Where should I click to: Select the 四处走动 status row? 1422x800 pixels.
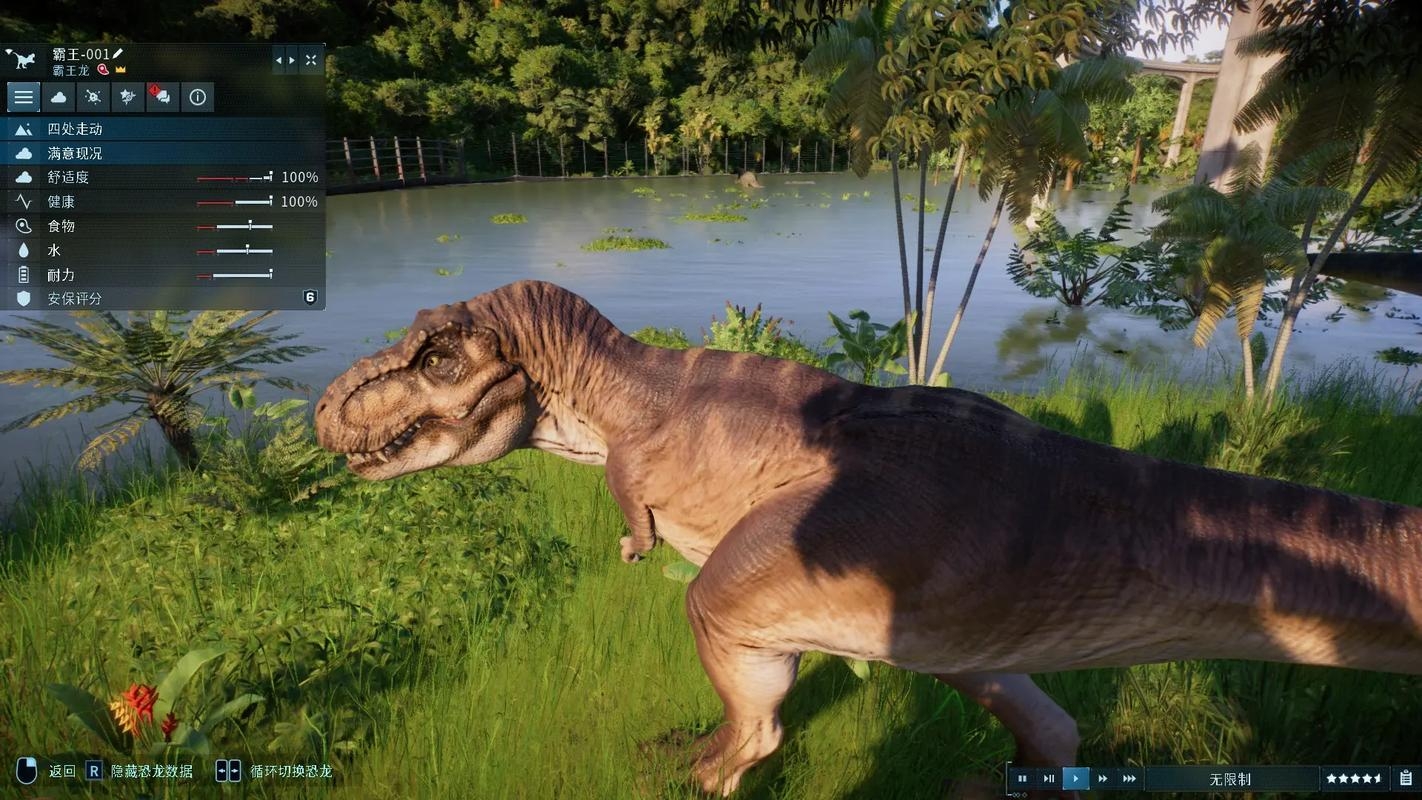165,129
